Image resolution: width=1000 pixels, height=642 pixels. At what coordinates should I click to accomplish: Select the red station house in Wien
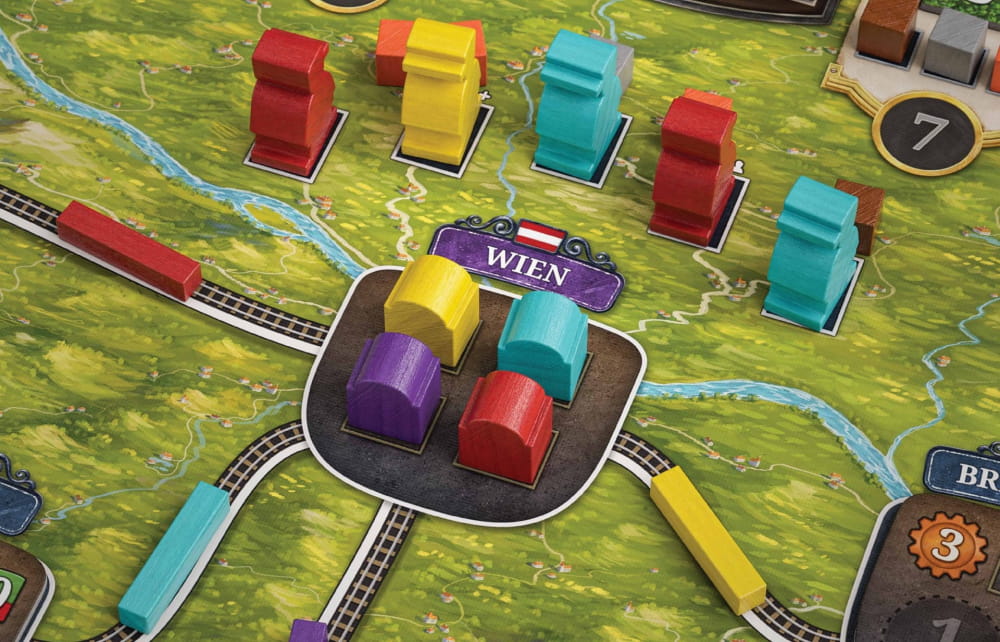pos(505,426)
